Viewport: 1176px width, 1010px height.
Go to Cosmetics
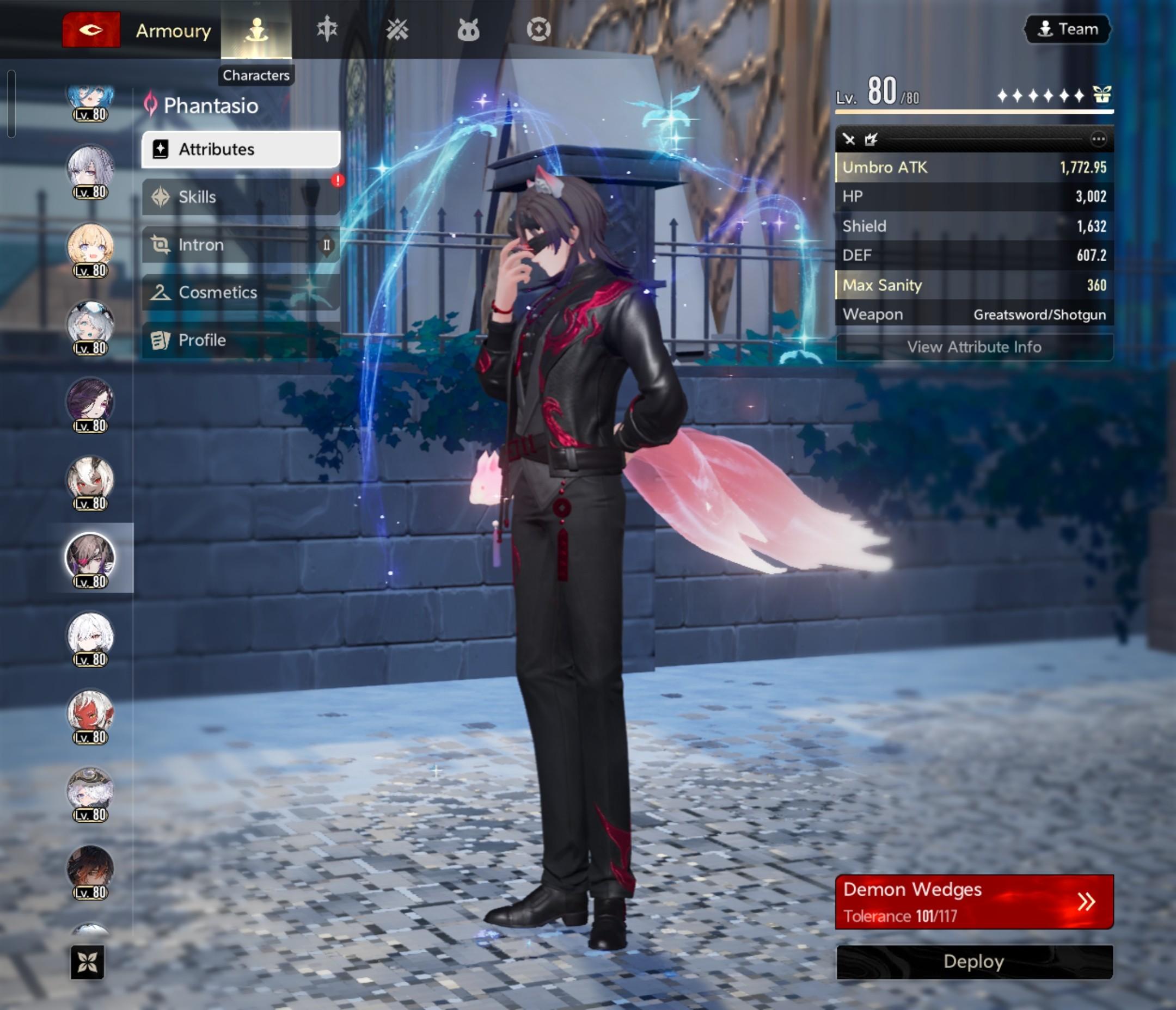(241, 292)
